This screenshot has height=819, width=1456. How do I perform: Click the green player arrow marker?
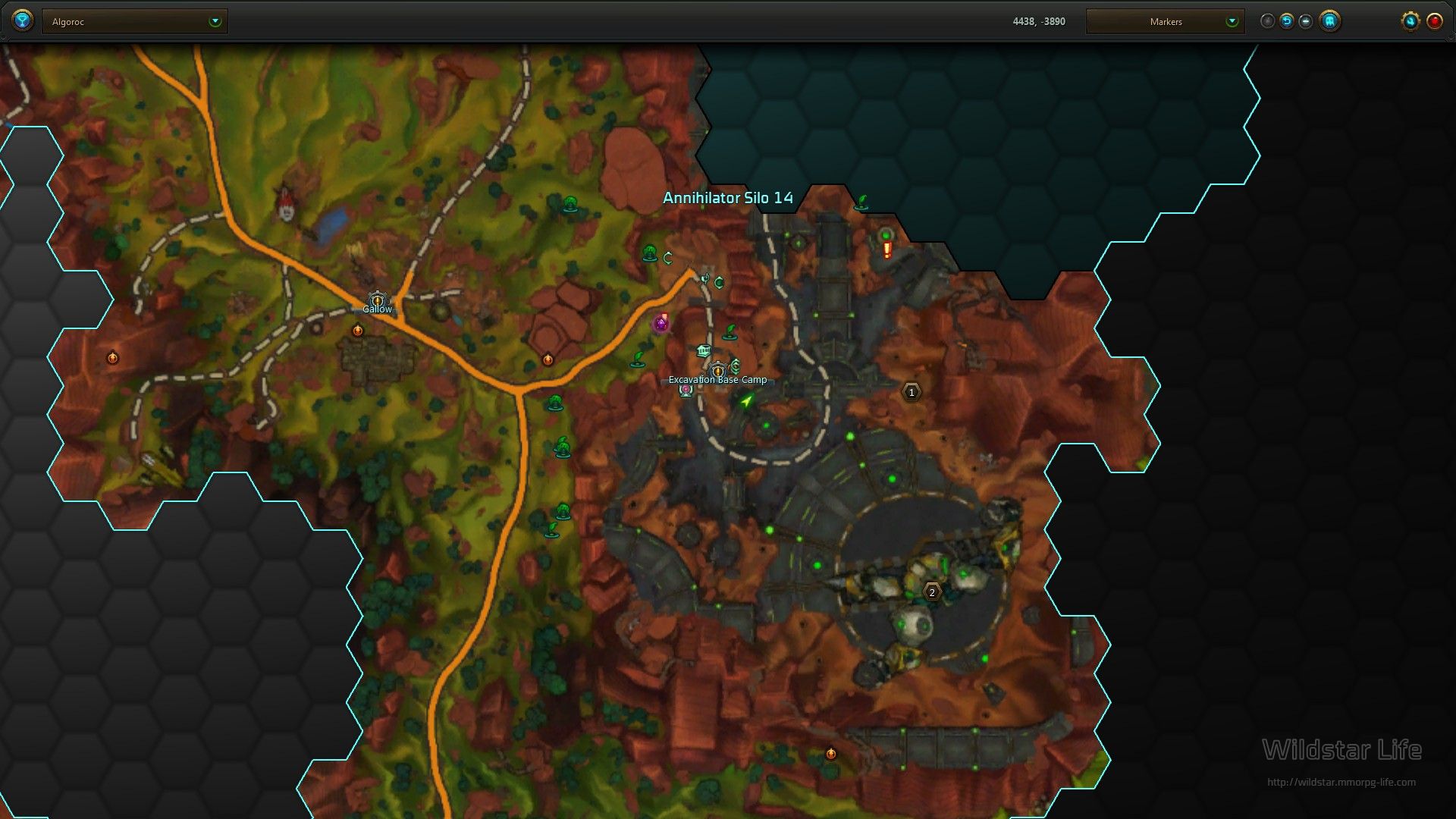tap(747, 400)
